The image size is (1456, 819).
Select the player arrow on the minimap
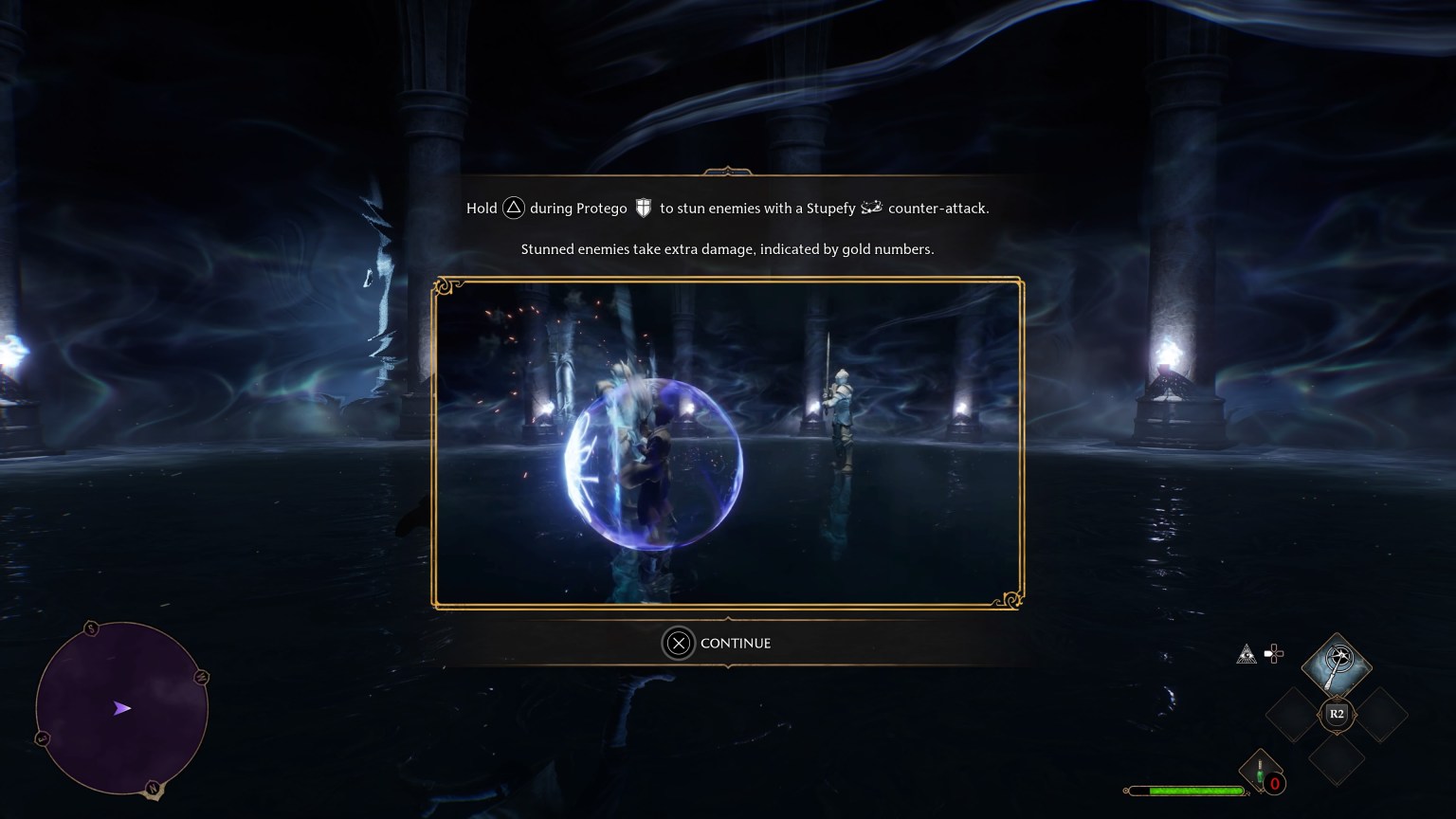[121, 708]
